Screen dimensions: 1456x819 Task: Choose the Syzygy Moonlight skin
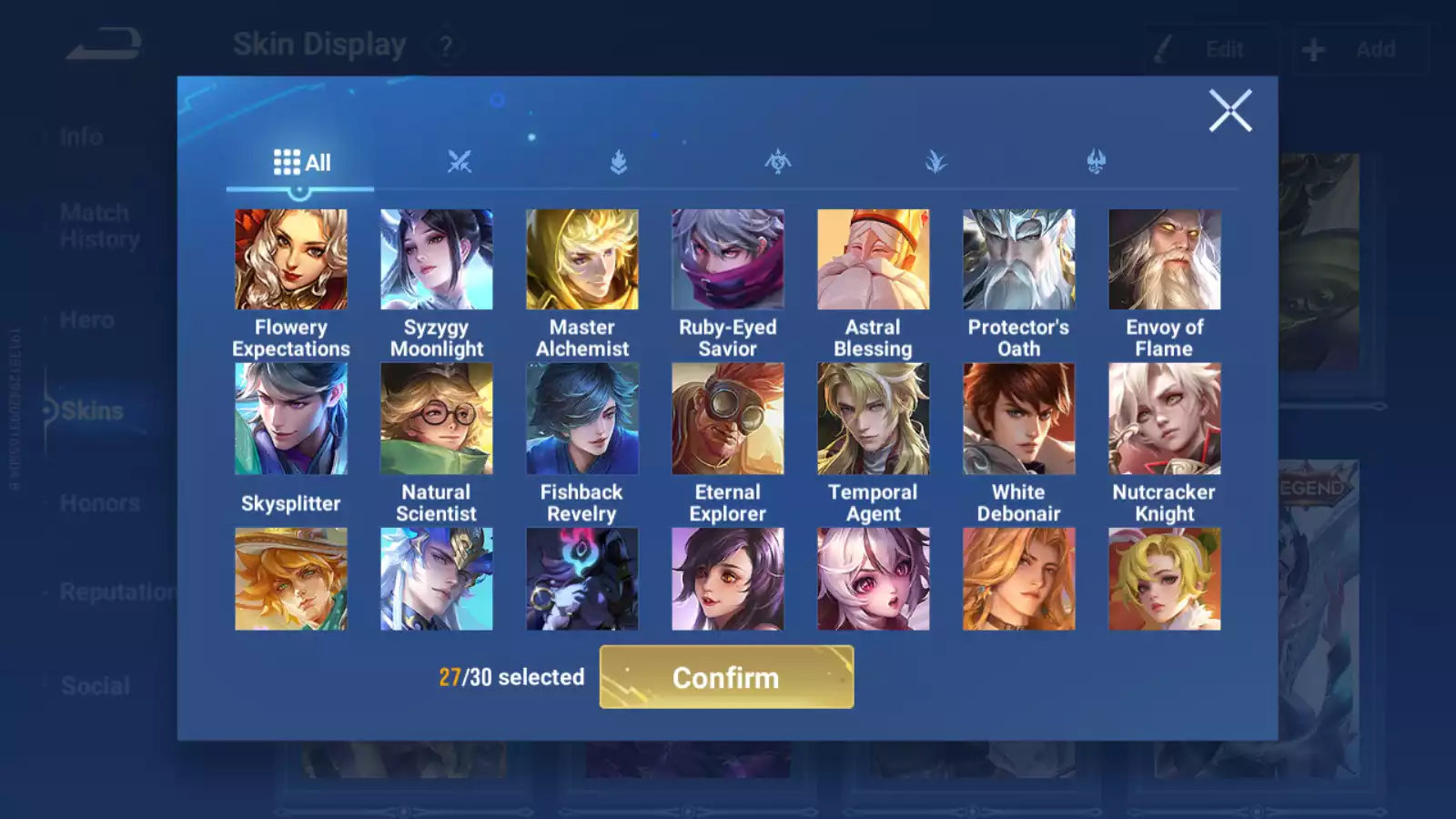tap(437, 260)
